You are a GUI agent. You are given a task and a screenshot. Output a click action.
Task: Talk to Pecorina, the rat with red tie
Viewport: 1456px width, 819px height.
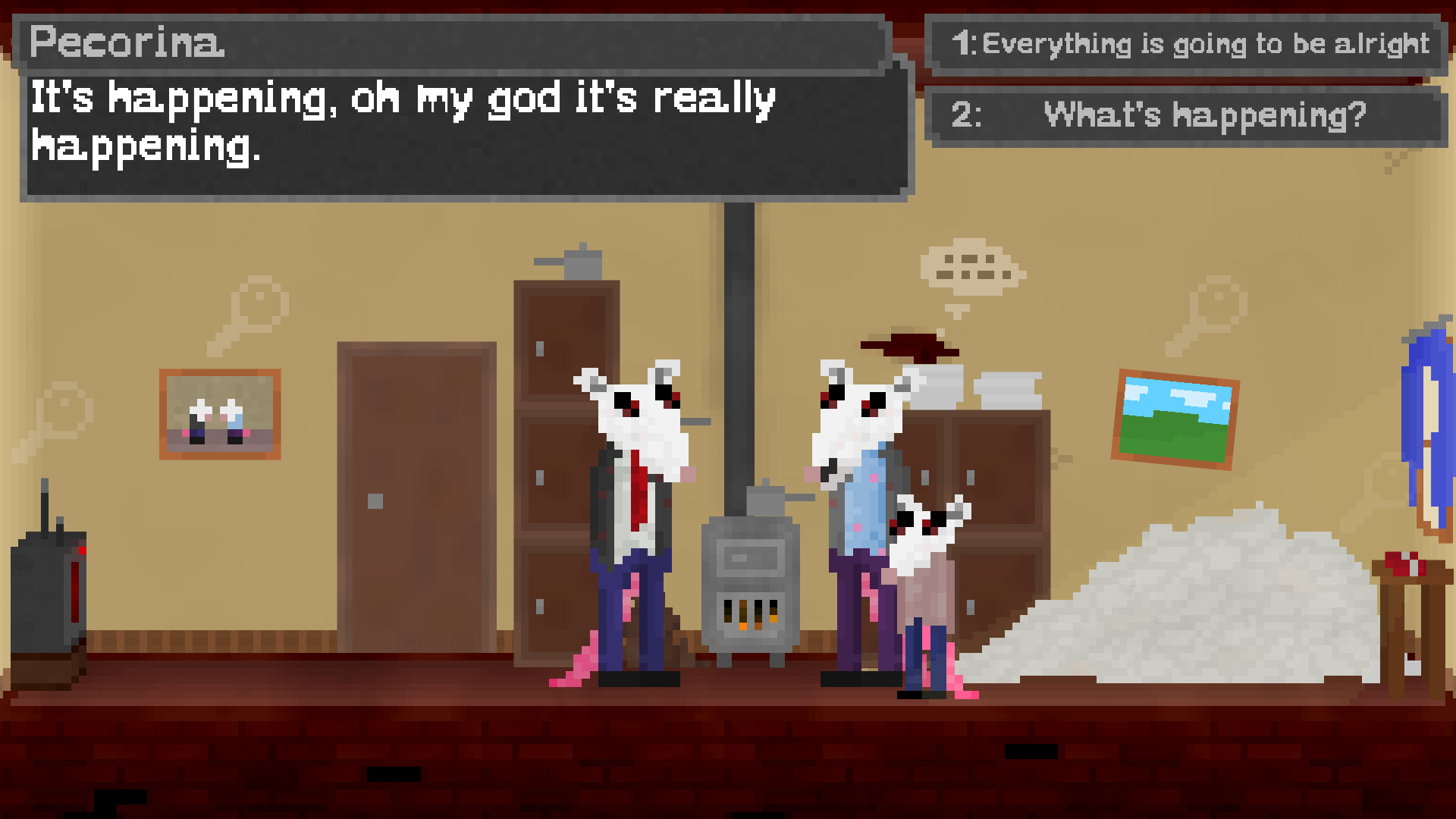coord(635,516)
